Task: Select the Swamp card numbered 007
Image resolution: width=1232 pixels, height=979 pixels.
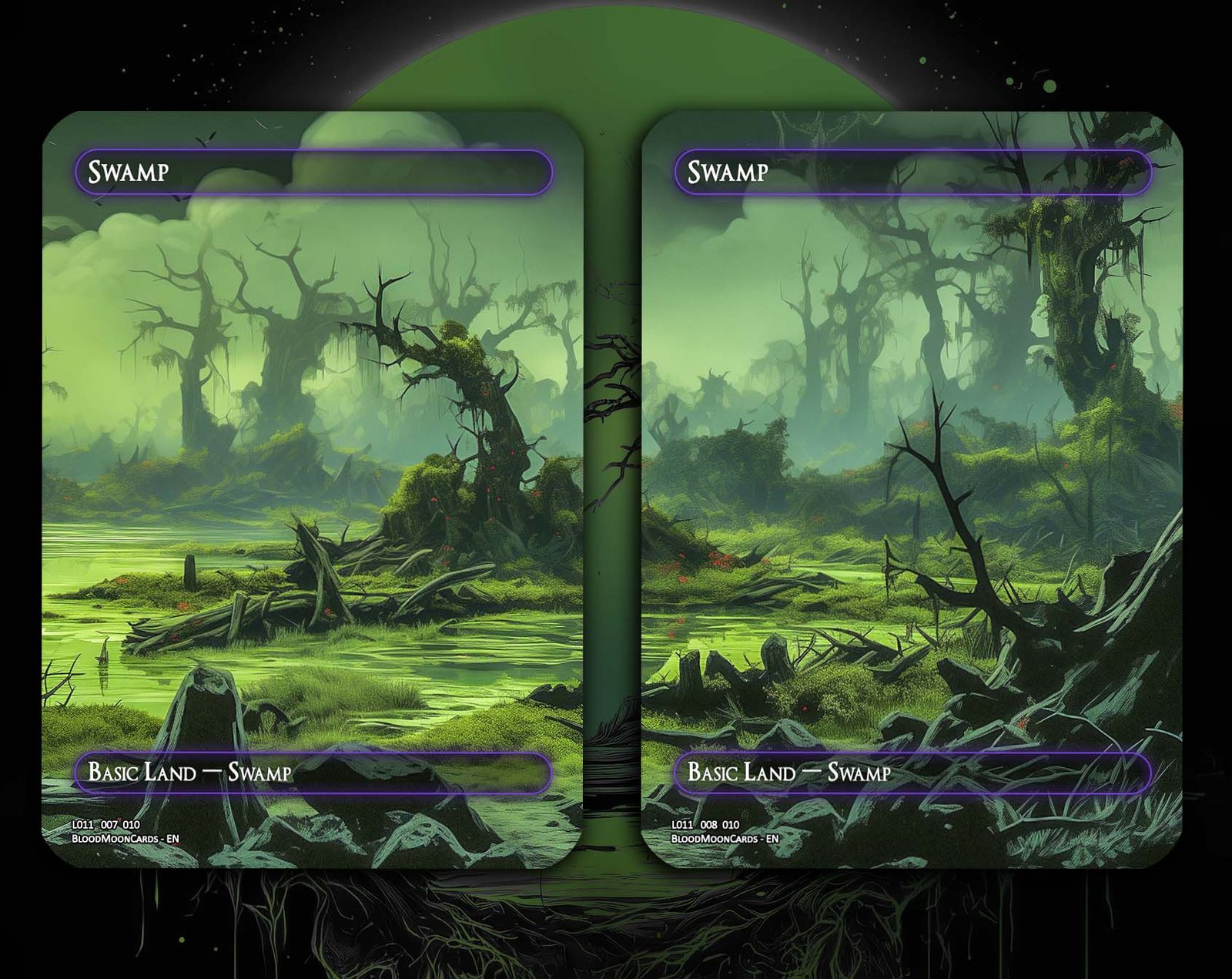Action: click(x=313, y=490)
